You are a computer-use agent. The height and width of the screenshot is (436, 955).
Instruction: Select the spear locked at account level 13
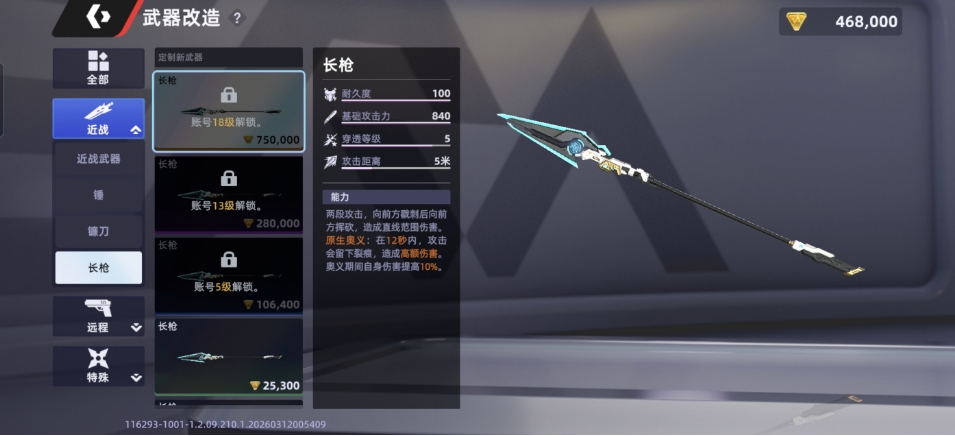point(229,194)
